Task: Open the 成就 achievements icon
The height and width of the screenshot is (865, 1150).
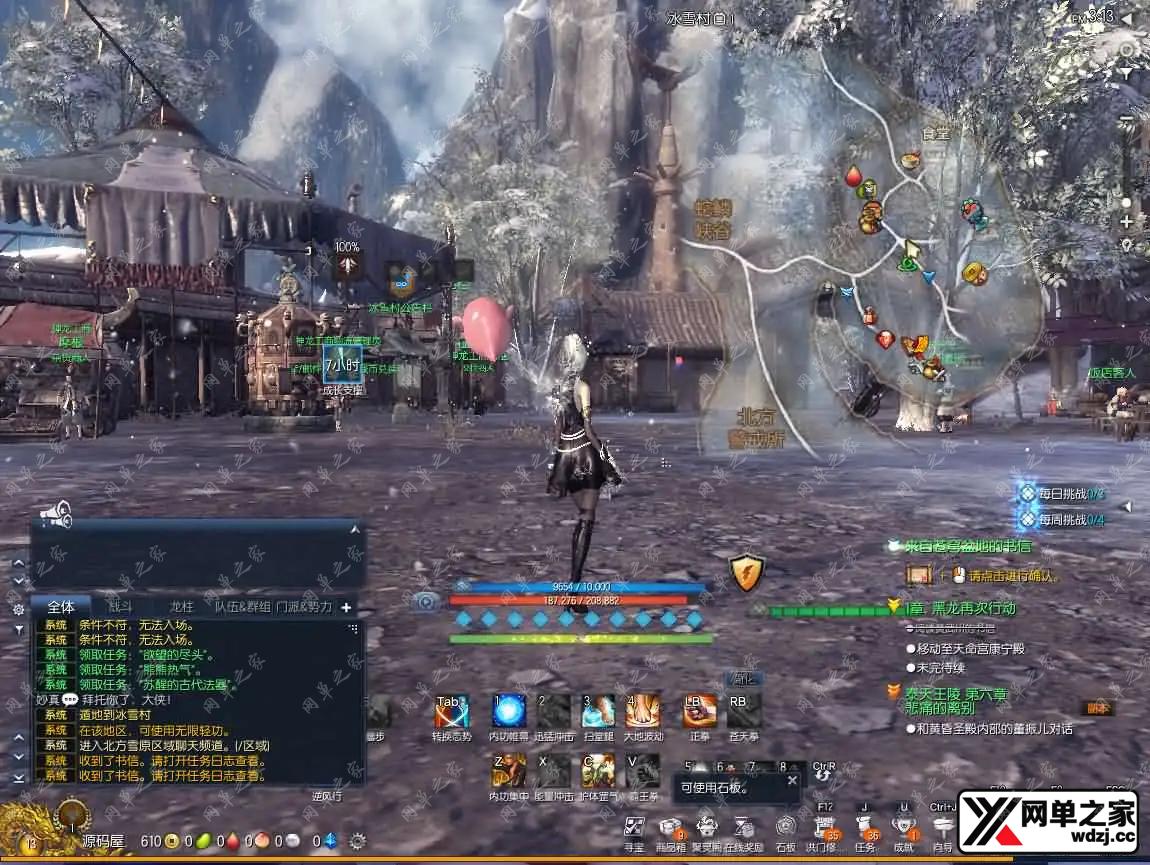Action: point(904,828)
